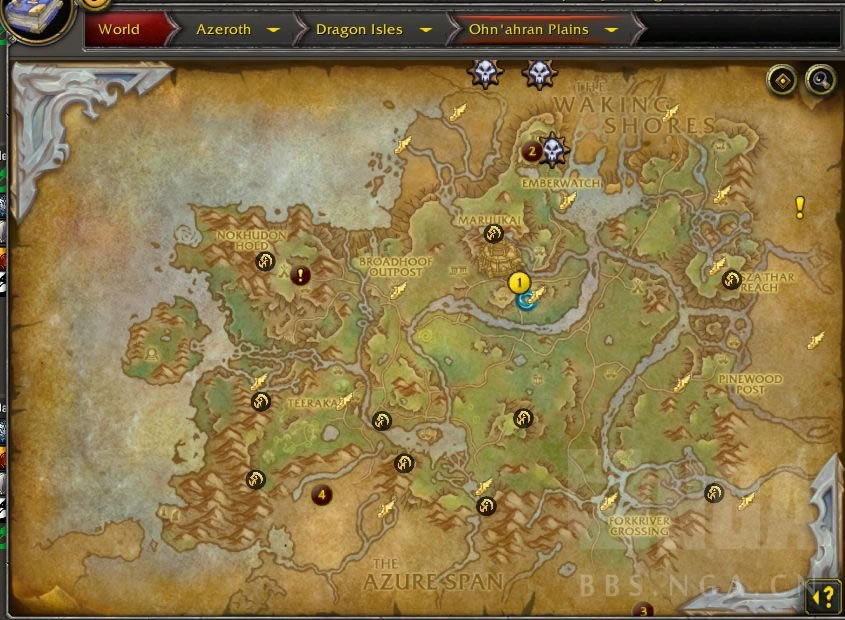Click the diamond map pin button
The width and height of the screenshot is (845, 620).
[781, 80]
